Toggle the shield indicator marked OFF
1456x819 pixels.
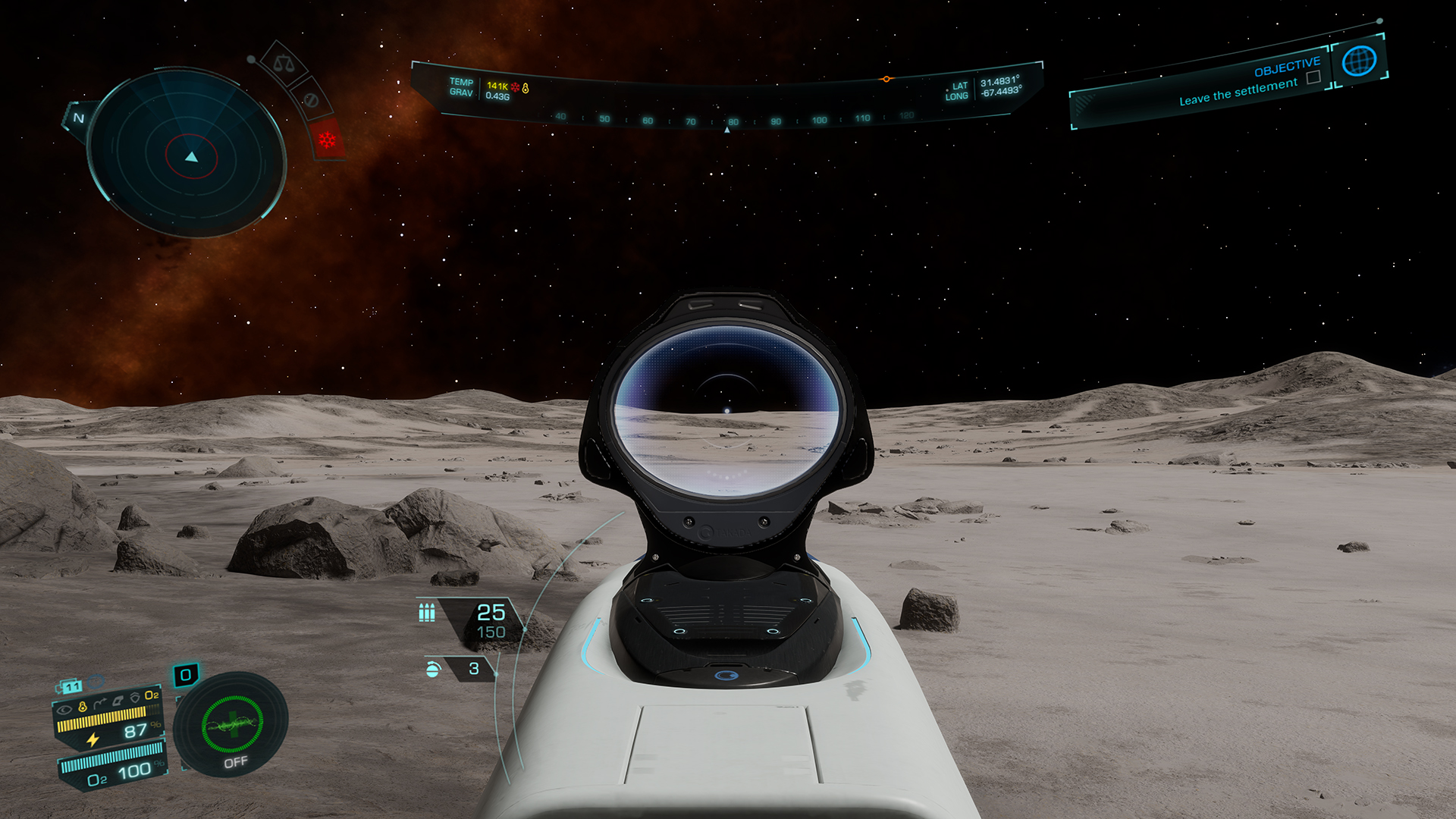232,726
